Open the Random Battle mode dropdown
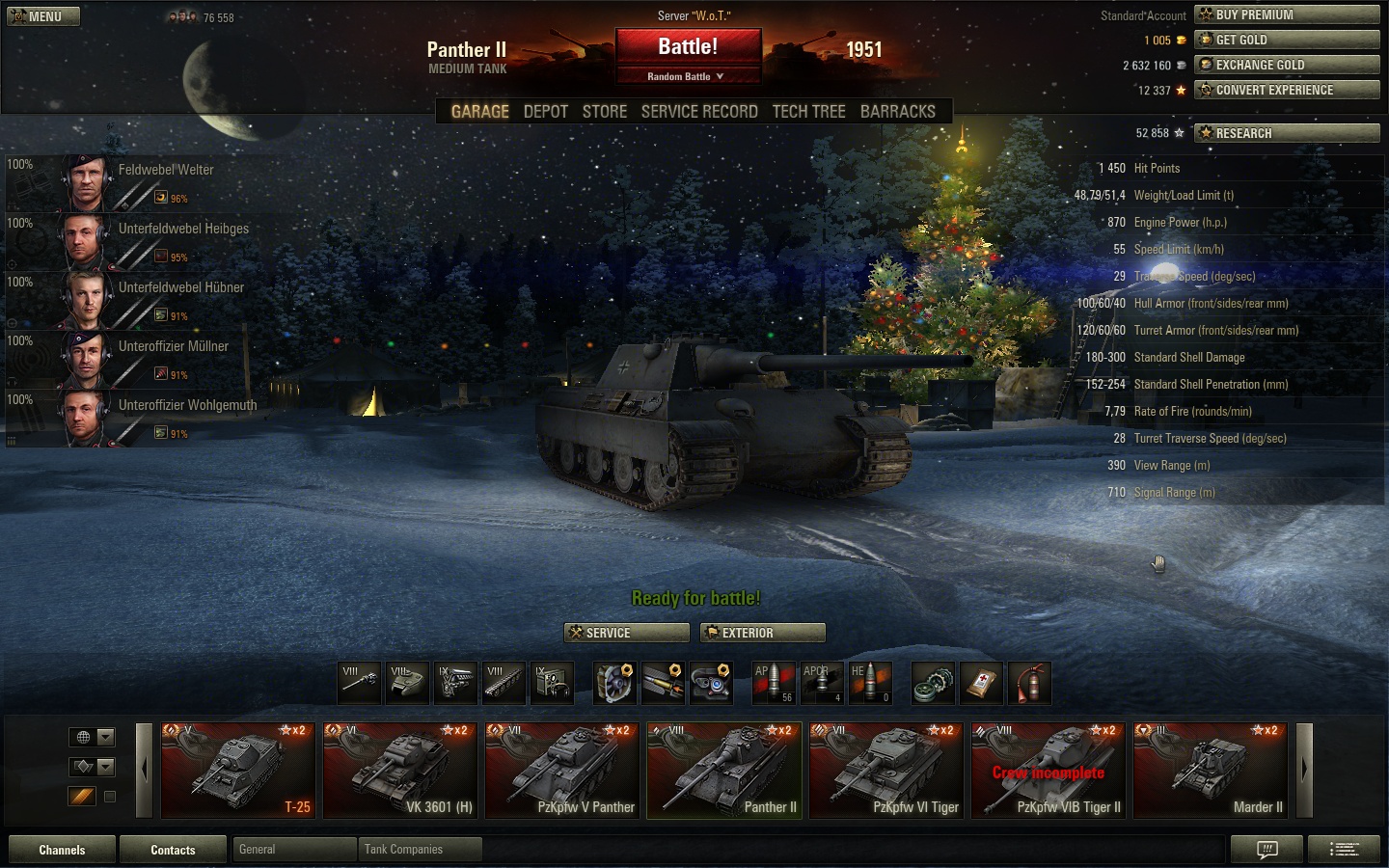Viewport: 1389px width, 868px height. click(686, 76)
